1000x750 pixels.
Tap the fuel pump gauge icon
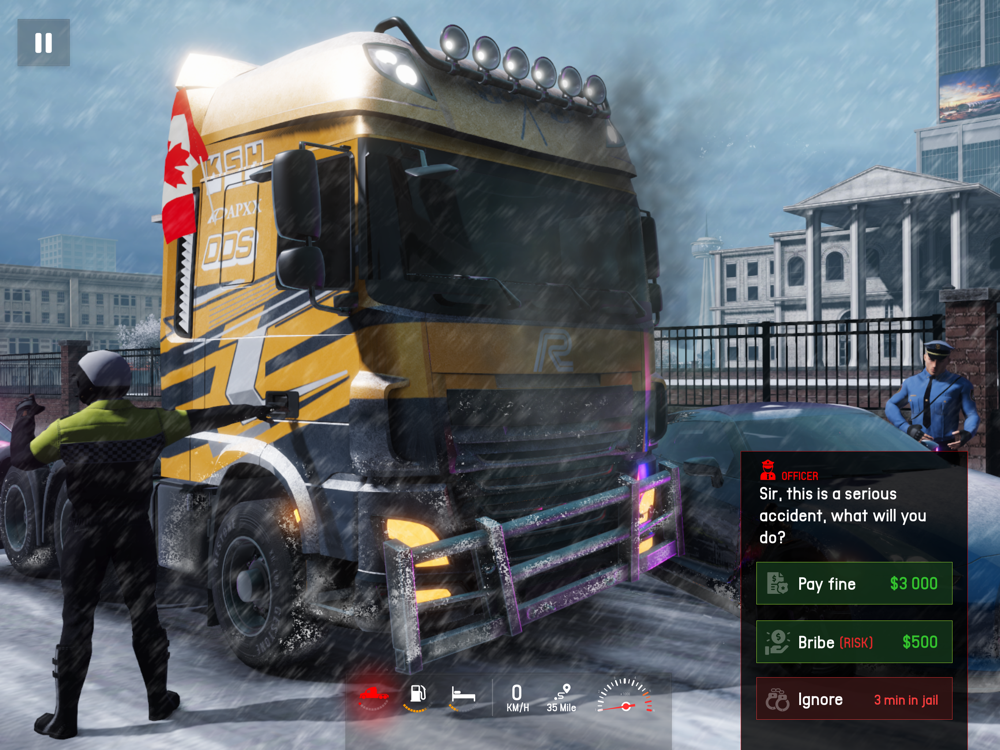point(418,695)
